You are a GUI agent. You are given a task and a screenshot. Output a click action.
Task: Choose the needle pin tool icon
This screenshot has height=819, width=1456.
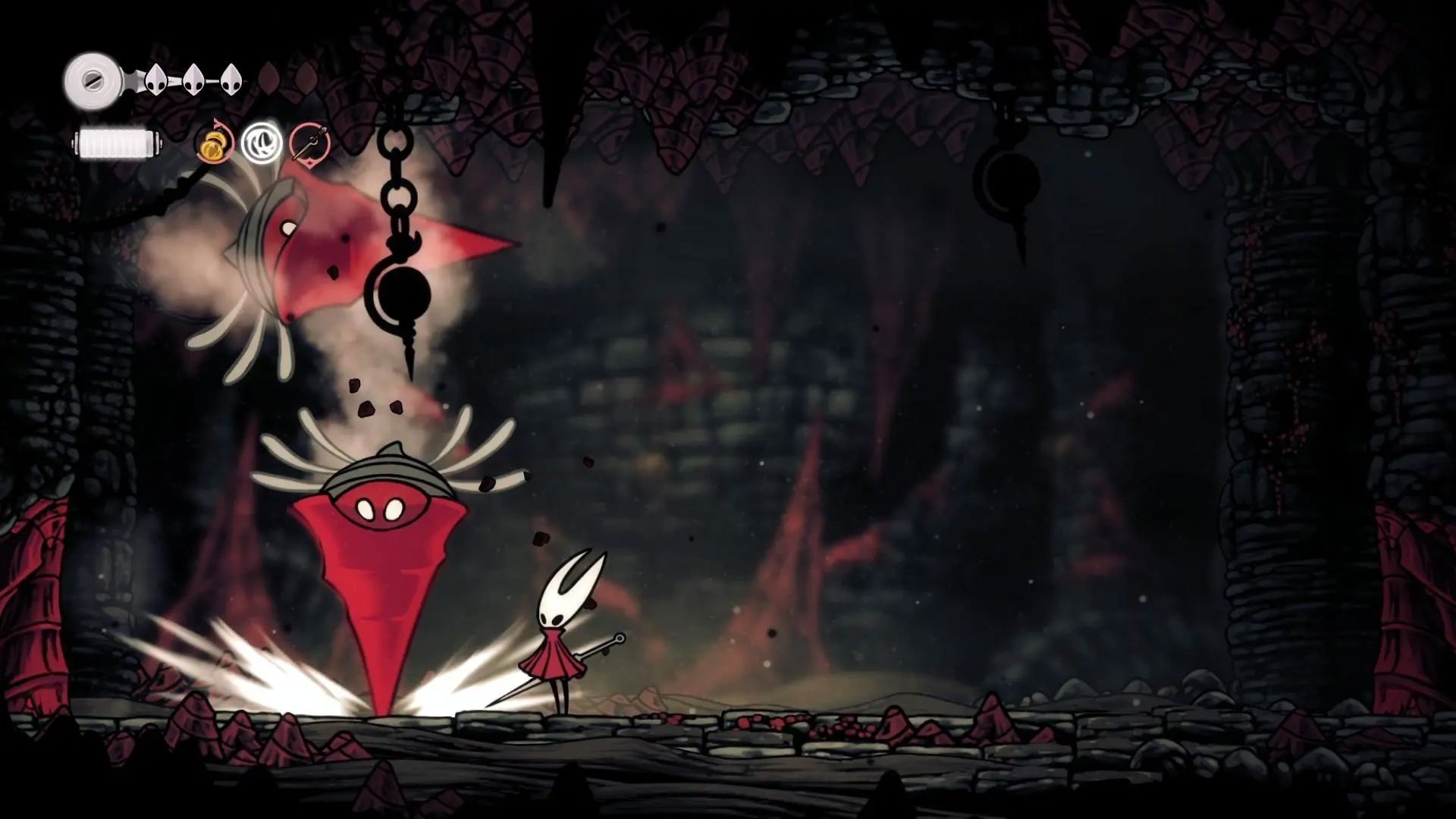pos(309,143)
